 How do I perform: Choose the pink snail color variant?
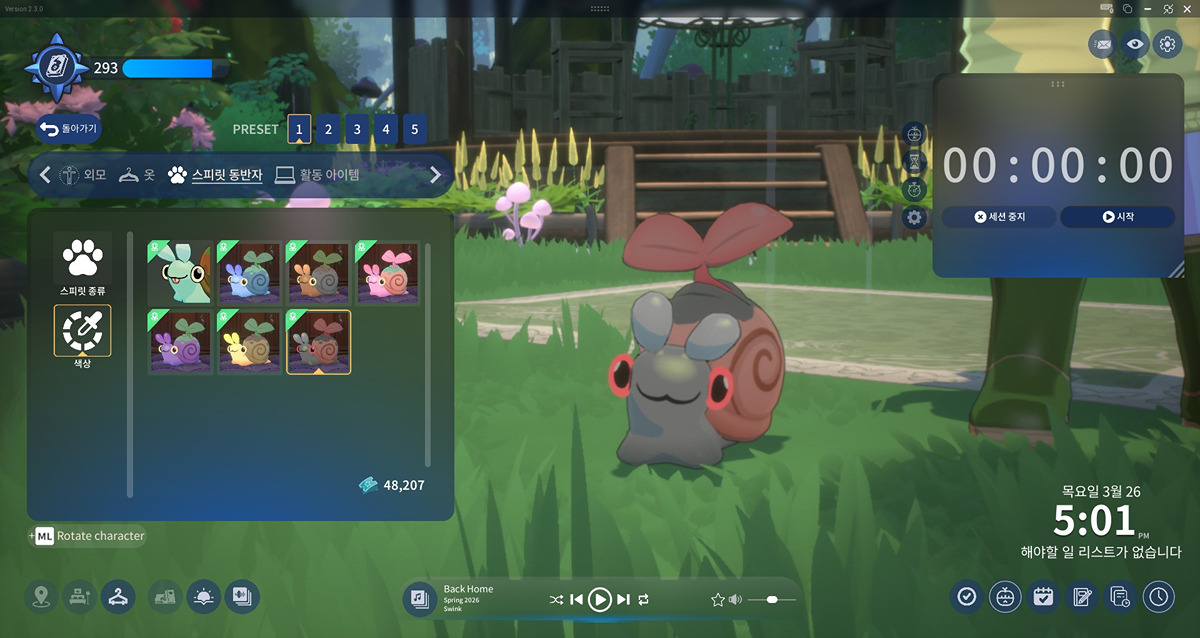click(x=388, y=272)
